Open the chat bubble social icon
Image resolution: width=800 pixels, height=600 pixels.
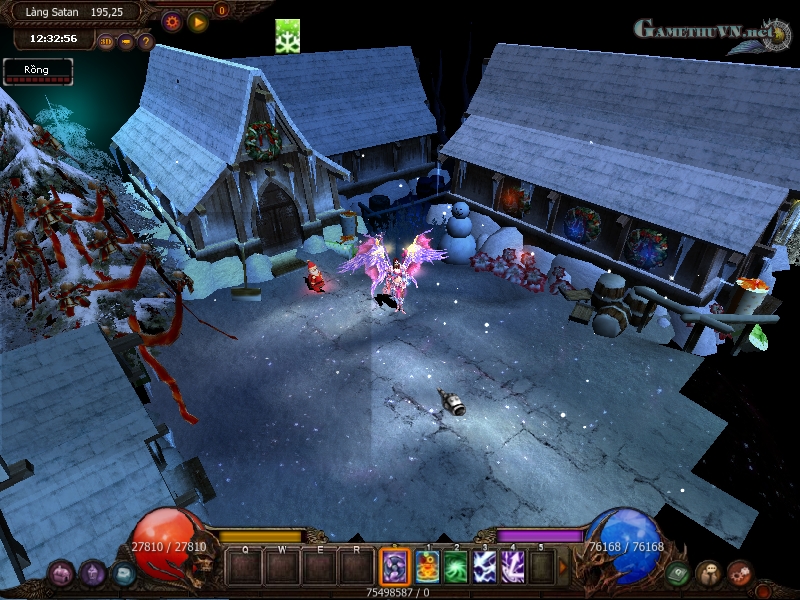click(709, 573)
